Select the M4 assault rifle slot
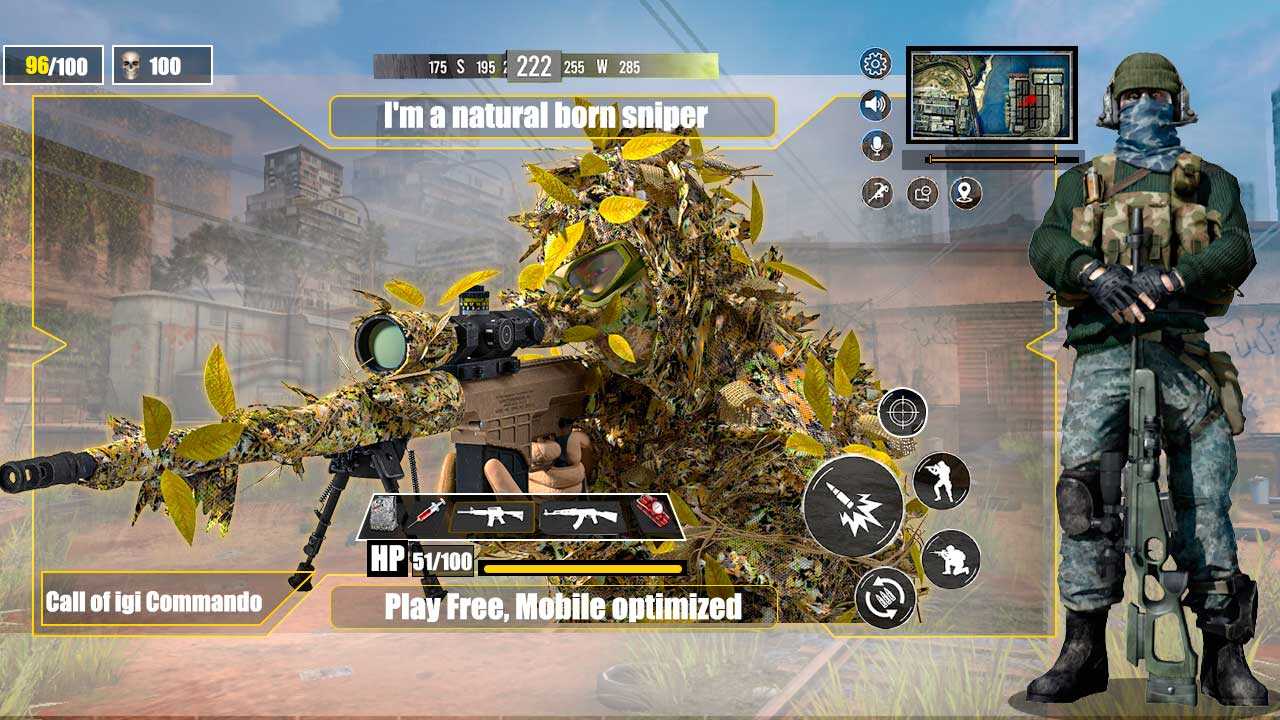 (x=491, y=517)
